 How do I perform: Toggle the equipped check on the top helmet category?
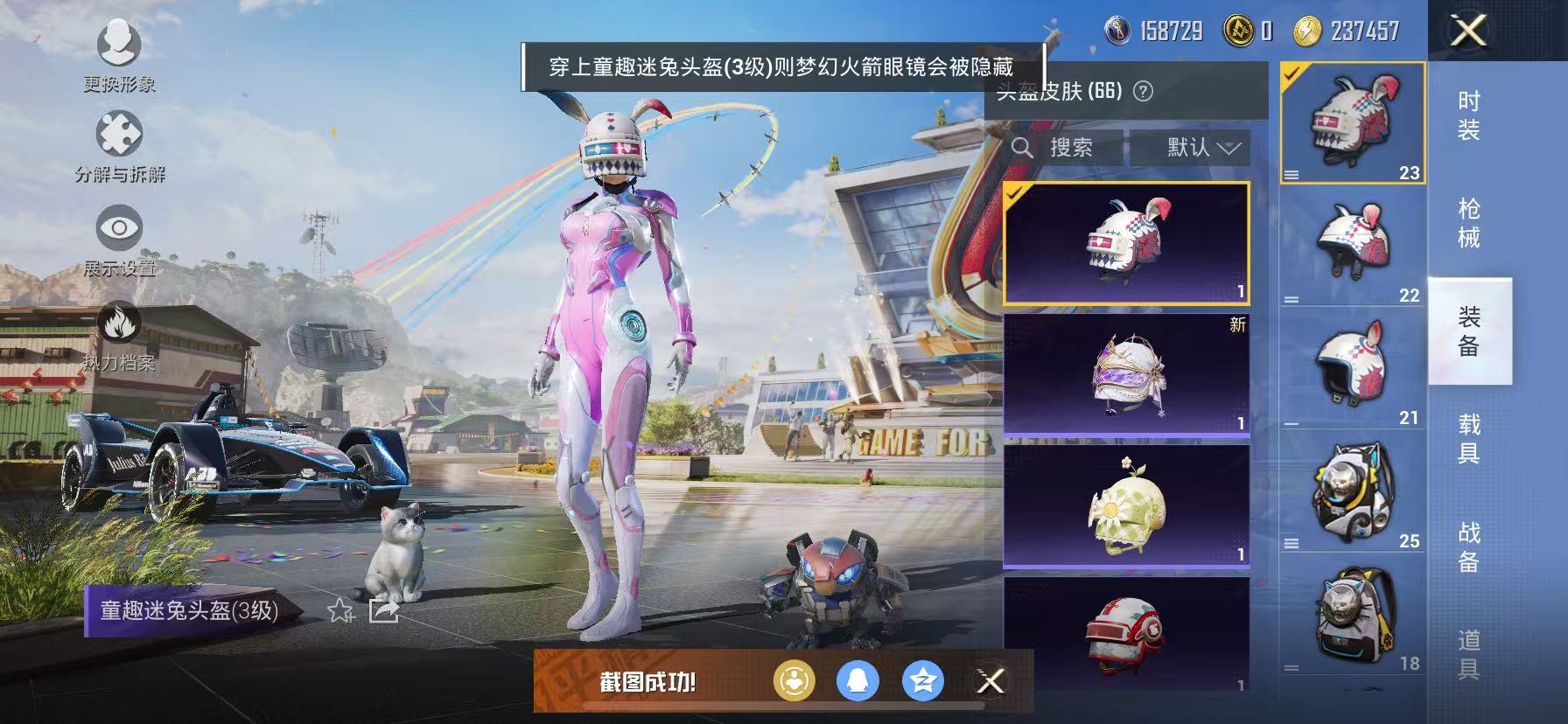click(1293, 76)
